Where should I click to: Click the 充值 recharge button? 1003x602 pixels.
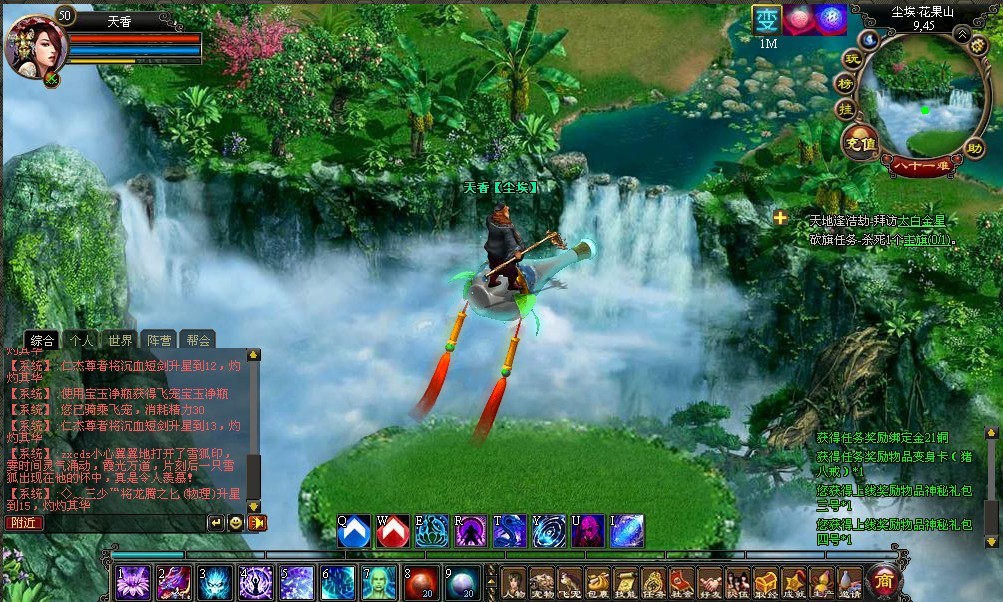click(x=860, y=143)
